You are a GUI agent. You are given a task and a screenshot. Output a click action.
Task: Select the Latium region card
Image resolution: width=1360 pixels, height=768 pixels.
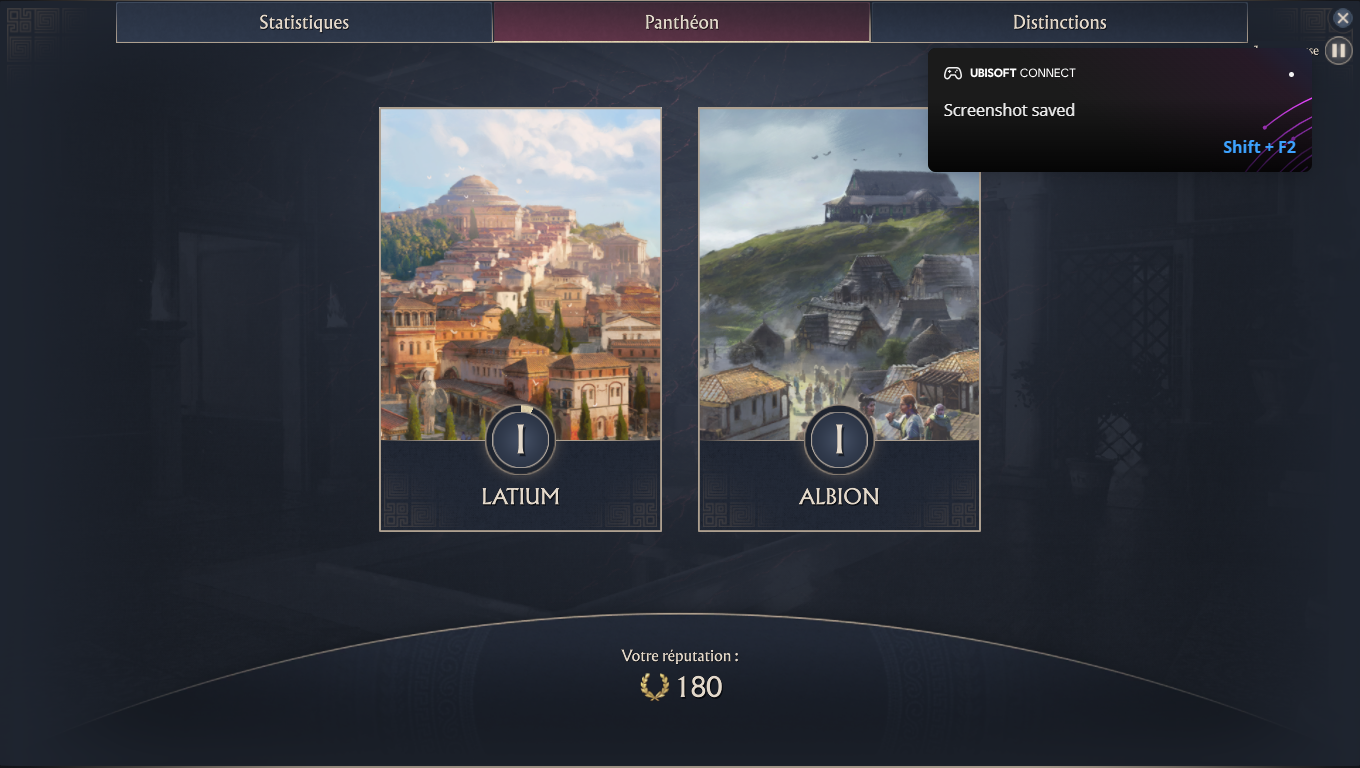point(520,319)
